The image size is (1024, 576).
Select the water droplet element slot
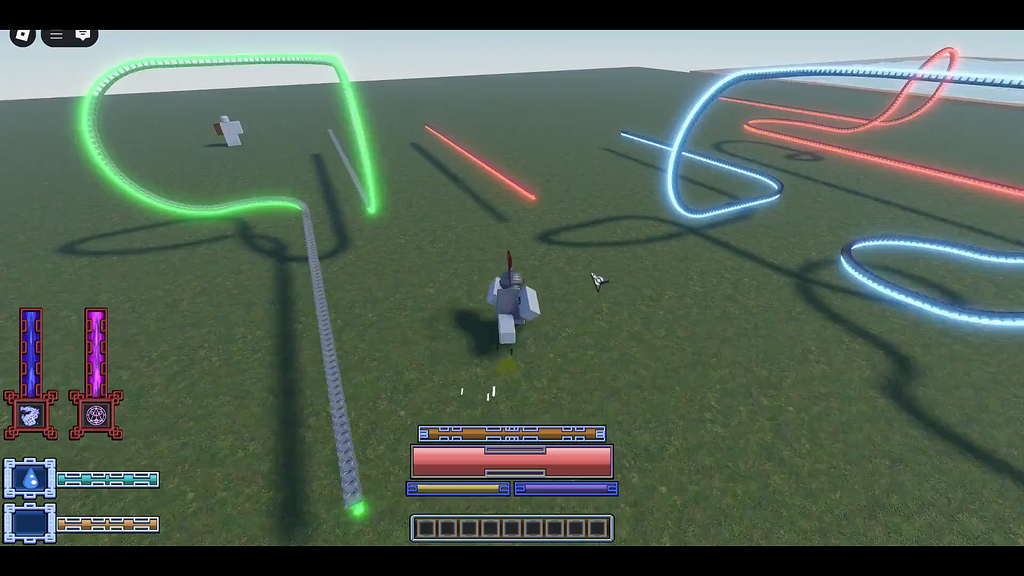[x=30, y=479]
